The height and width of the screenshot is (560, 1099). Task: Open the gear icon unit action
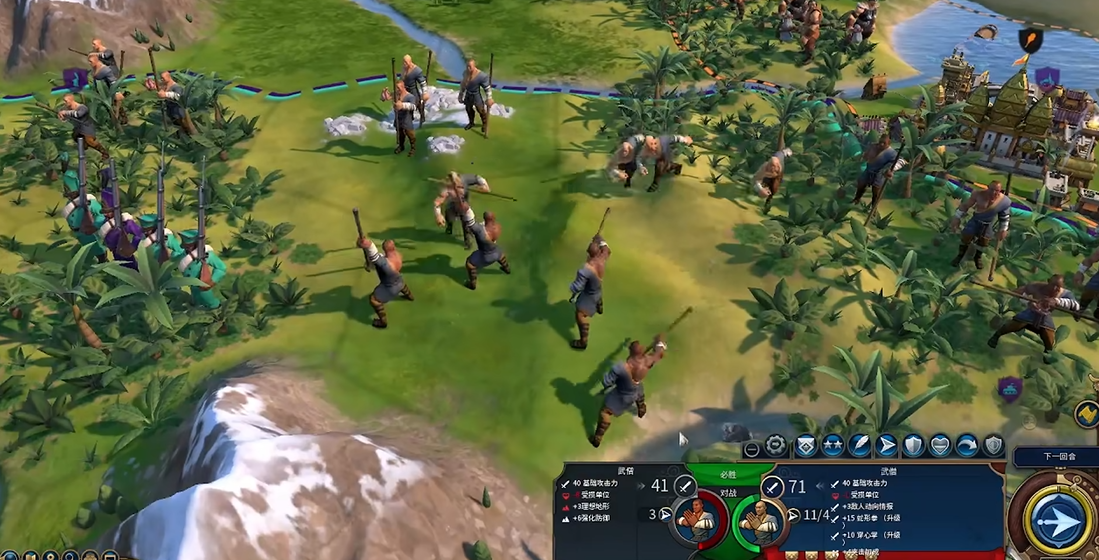776,446
